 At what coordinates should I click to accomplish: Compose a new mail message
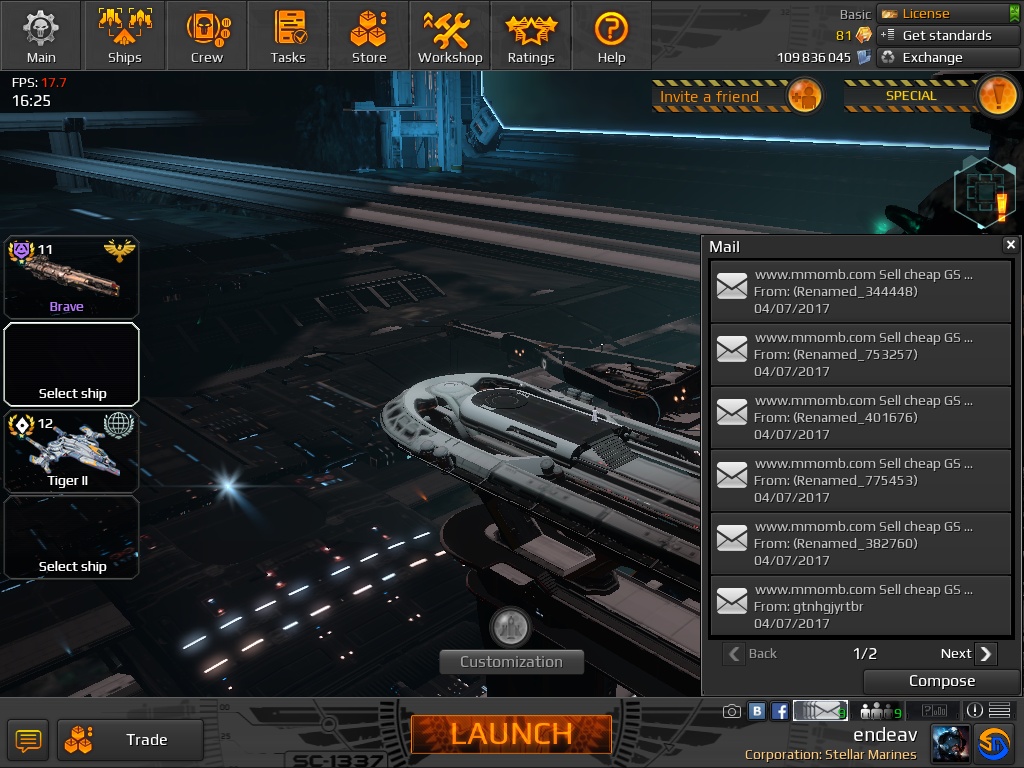click(941, 681)
